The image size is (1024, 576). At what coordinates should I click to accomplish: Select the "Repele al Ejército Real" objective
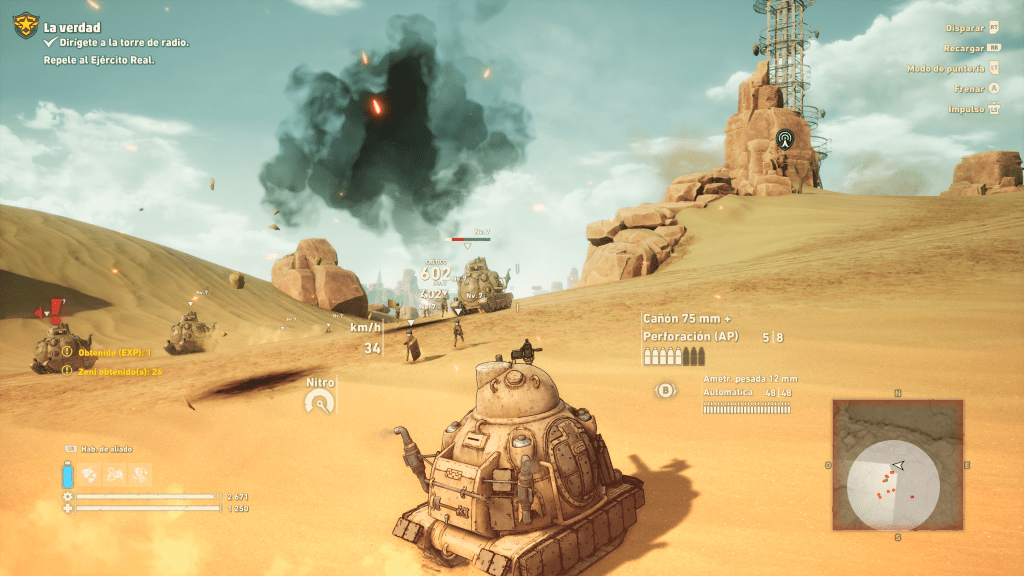point(99,60)
